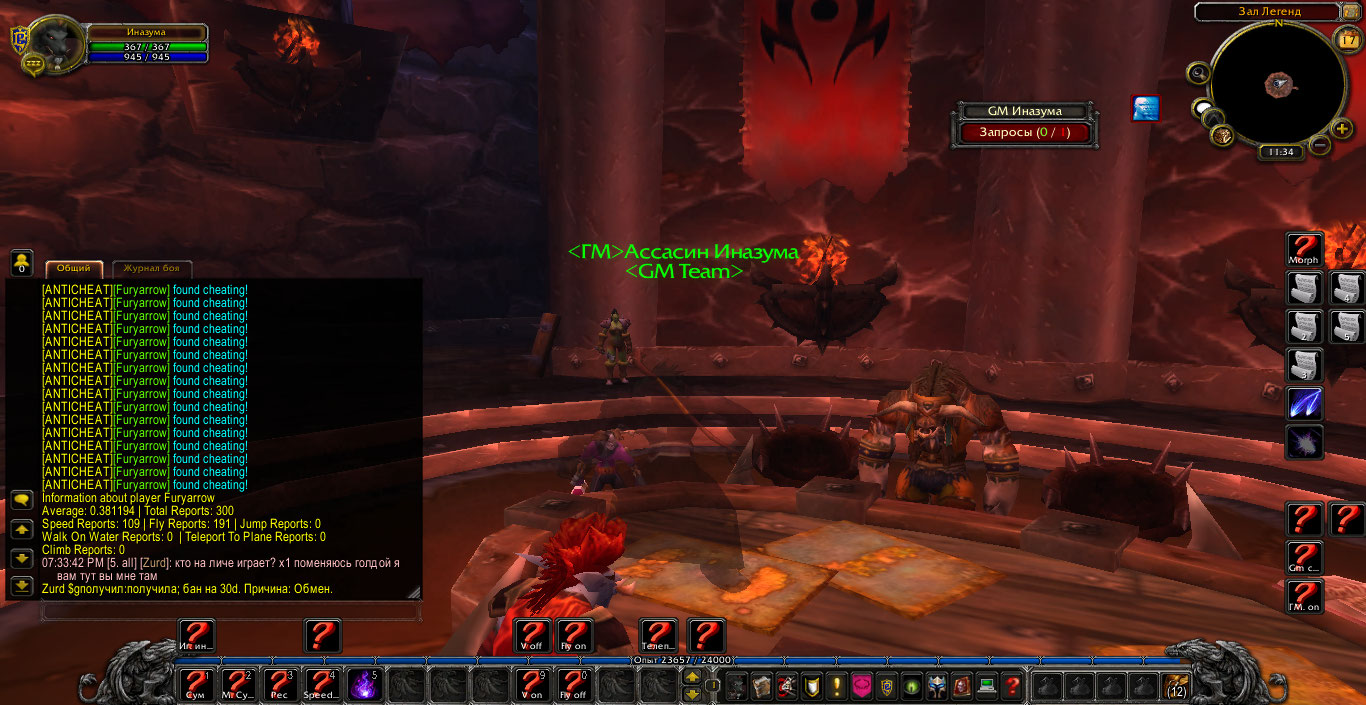This screenshot has height=705, width=1366.
Task: Cast the purple flame spell in slot 5
Action: pyautogui.click(x=364, y=685)
